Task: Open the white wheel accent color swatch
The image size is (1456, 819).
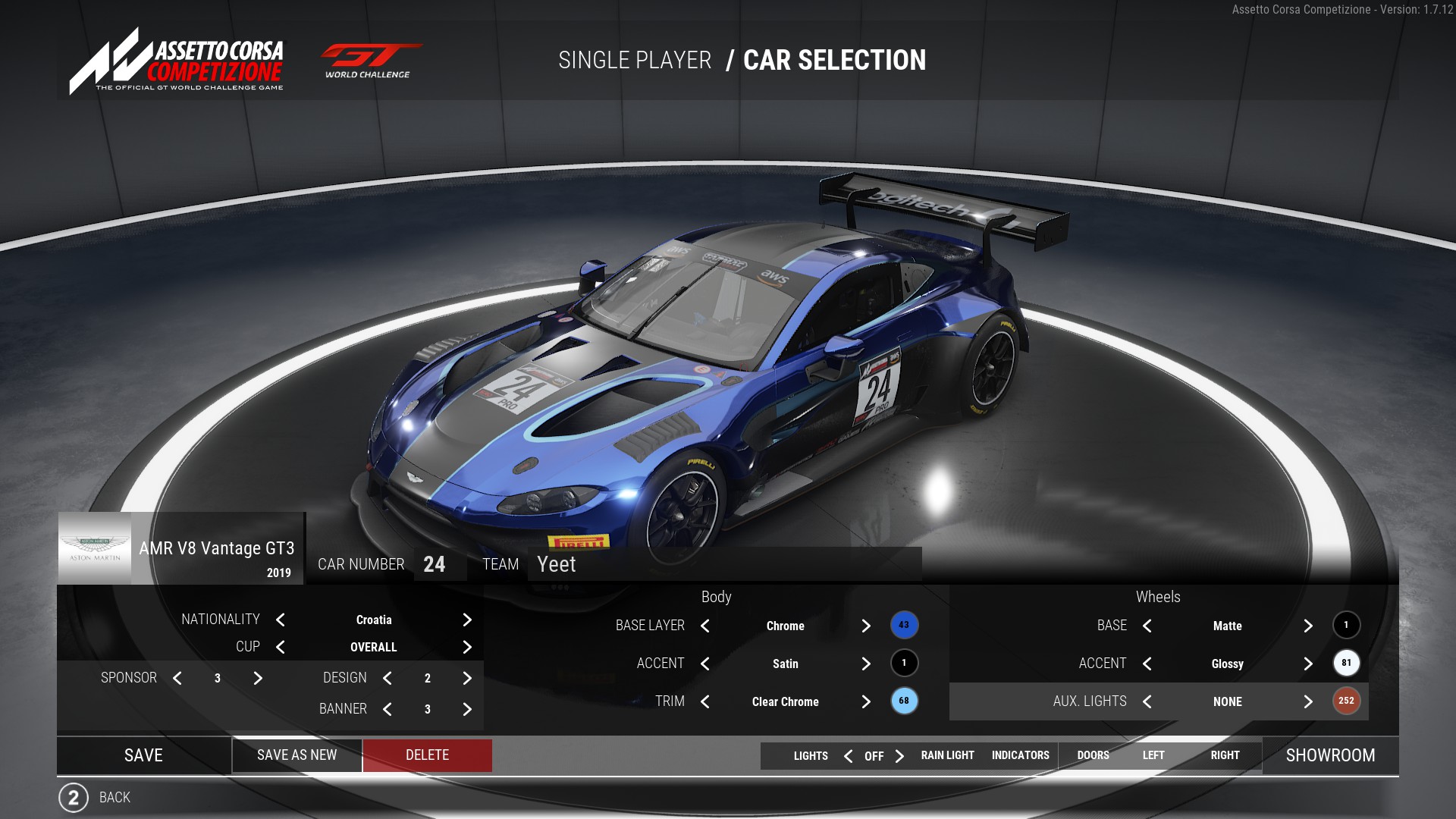Action: click(1346, 664)
